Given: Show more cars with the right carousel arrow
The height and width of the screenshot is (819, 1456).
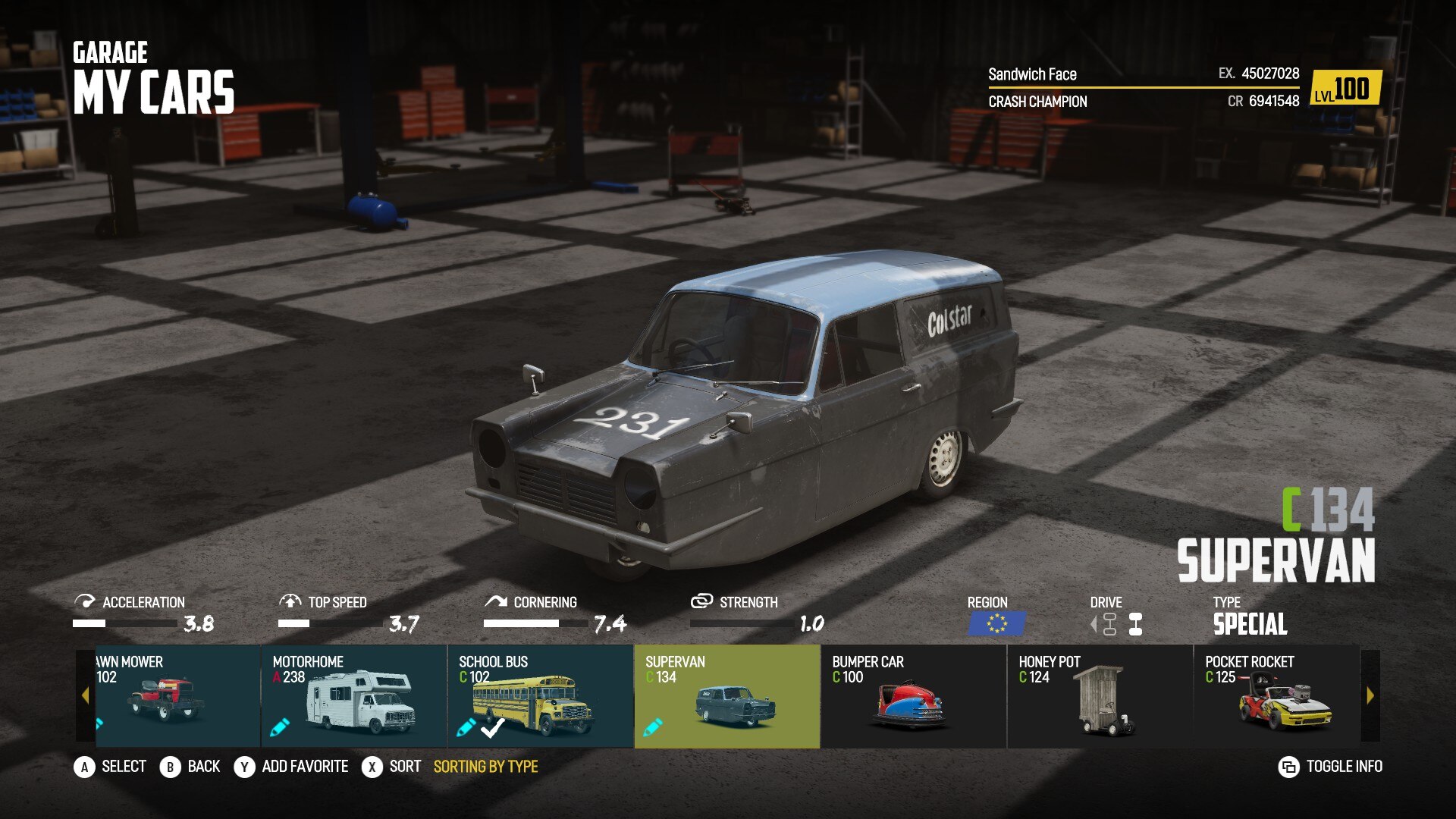Looking at the screenshot, I should tap(1370, 695).
